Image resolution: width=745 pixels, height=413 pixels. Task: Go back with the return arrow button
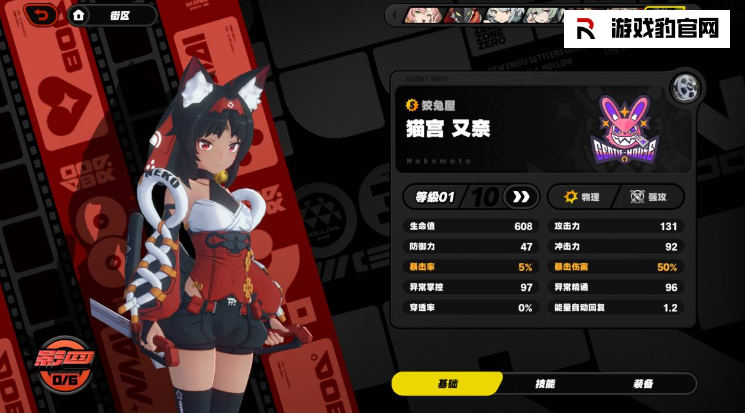point(40,15)
